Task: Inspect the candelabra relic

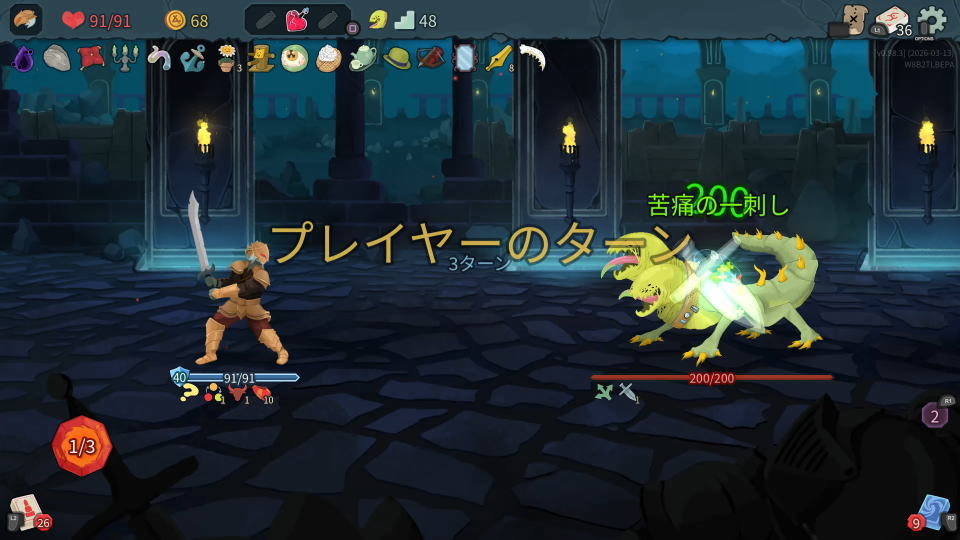Action: point(124,58)
